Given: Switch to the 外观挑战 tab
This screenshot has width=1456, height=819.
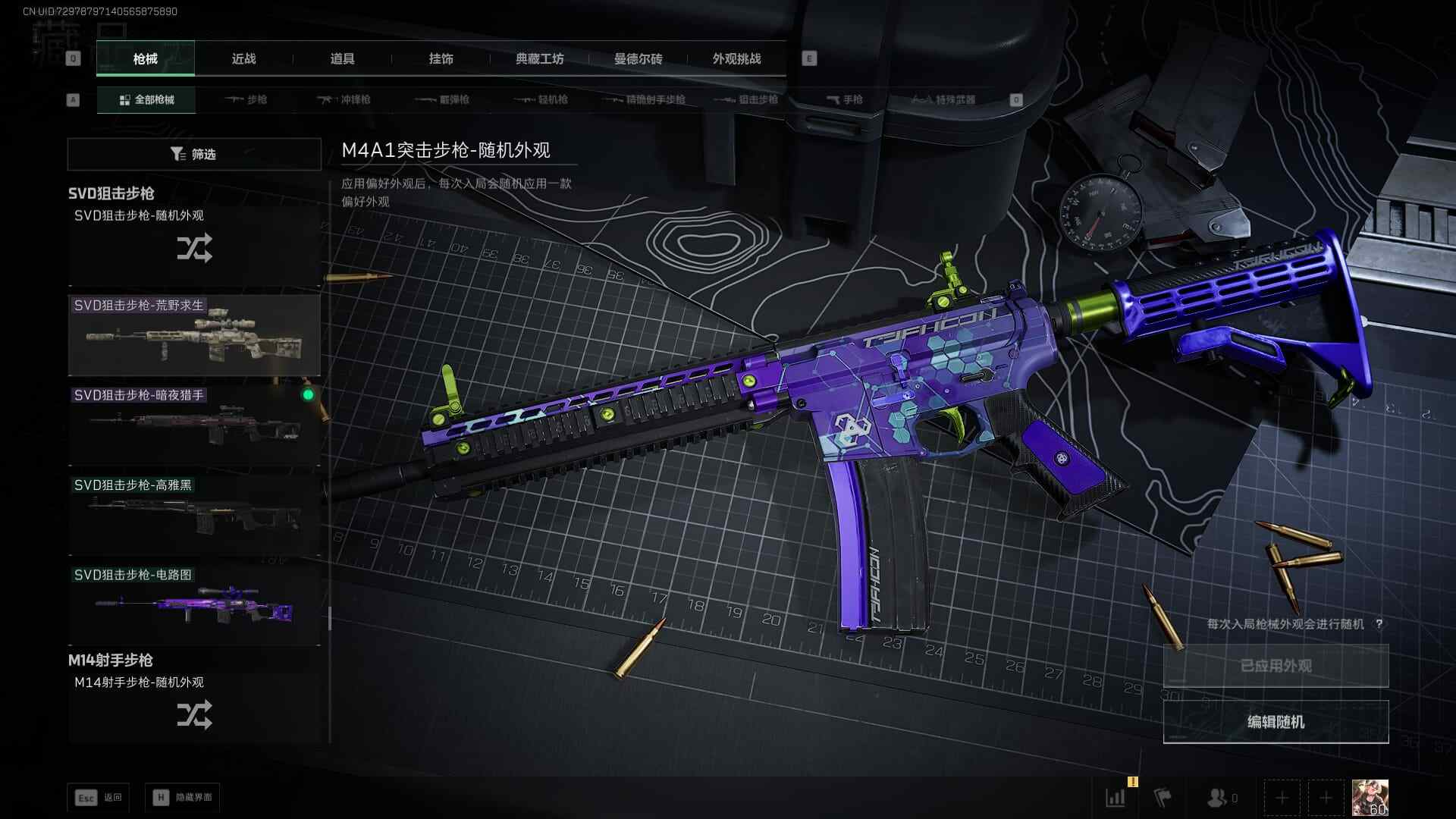Looking at the screenshot, I should pyautogui.click(x=736, y=58).
